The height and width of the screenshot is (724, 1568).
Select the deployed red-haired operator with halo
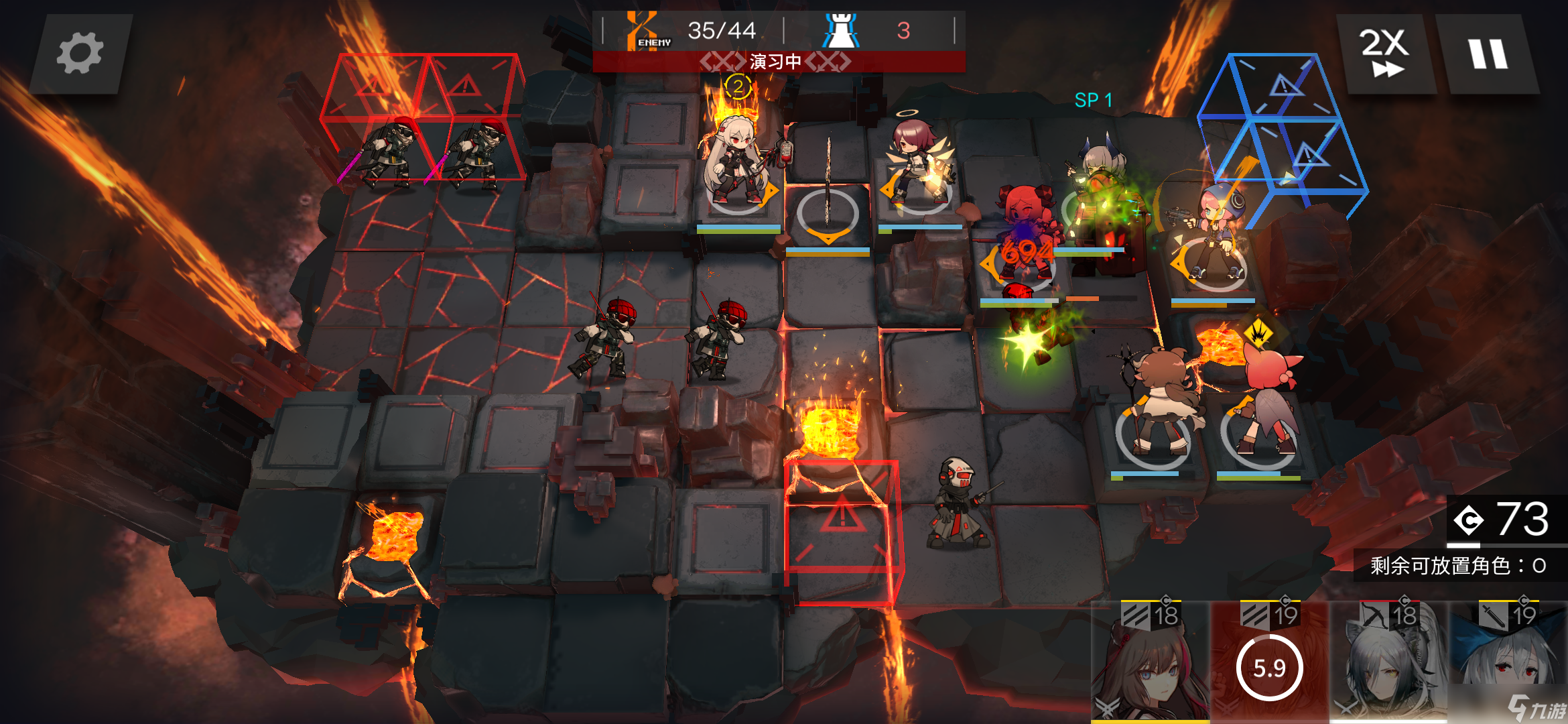coord(917,164)
